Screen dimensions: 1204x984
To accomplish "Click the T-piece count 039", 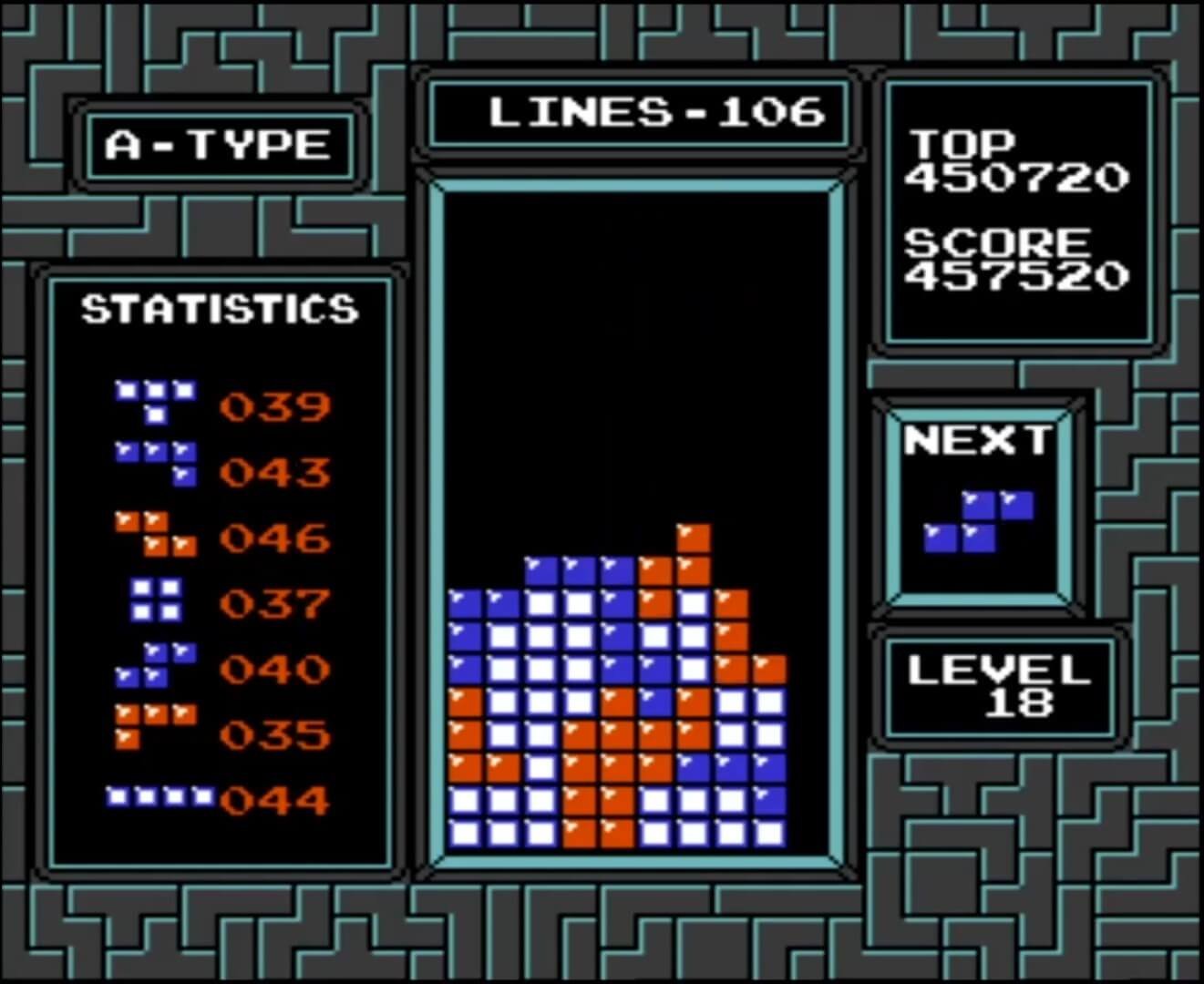I will [x=273, y=407].
